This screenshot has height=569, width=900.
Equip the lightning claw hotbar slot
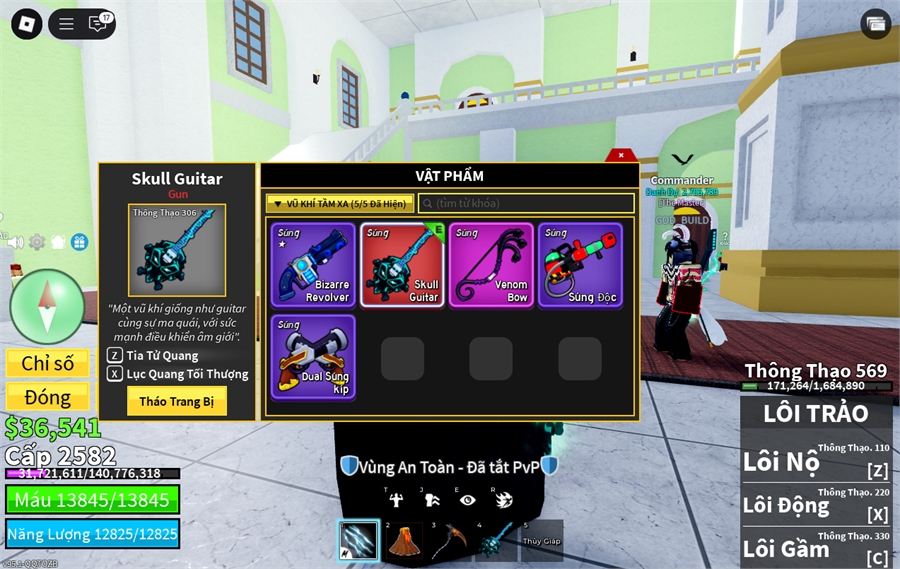358,540
